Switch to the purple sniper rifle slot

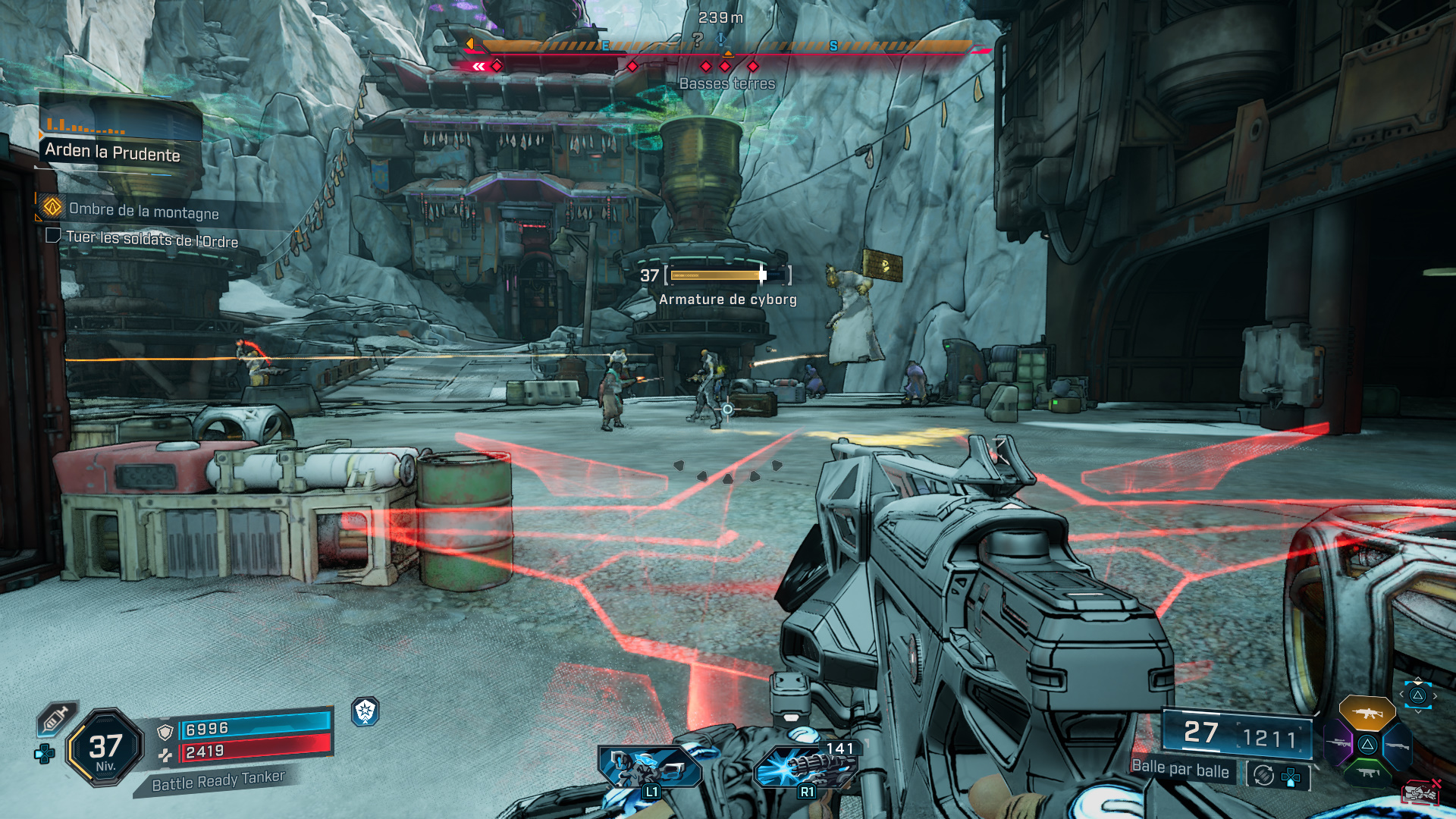(1338, 742)
